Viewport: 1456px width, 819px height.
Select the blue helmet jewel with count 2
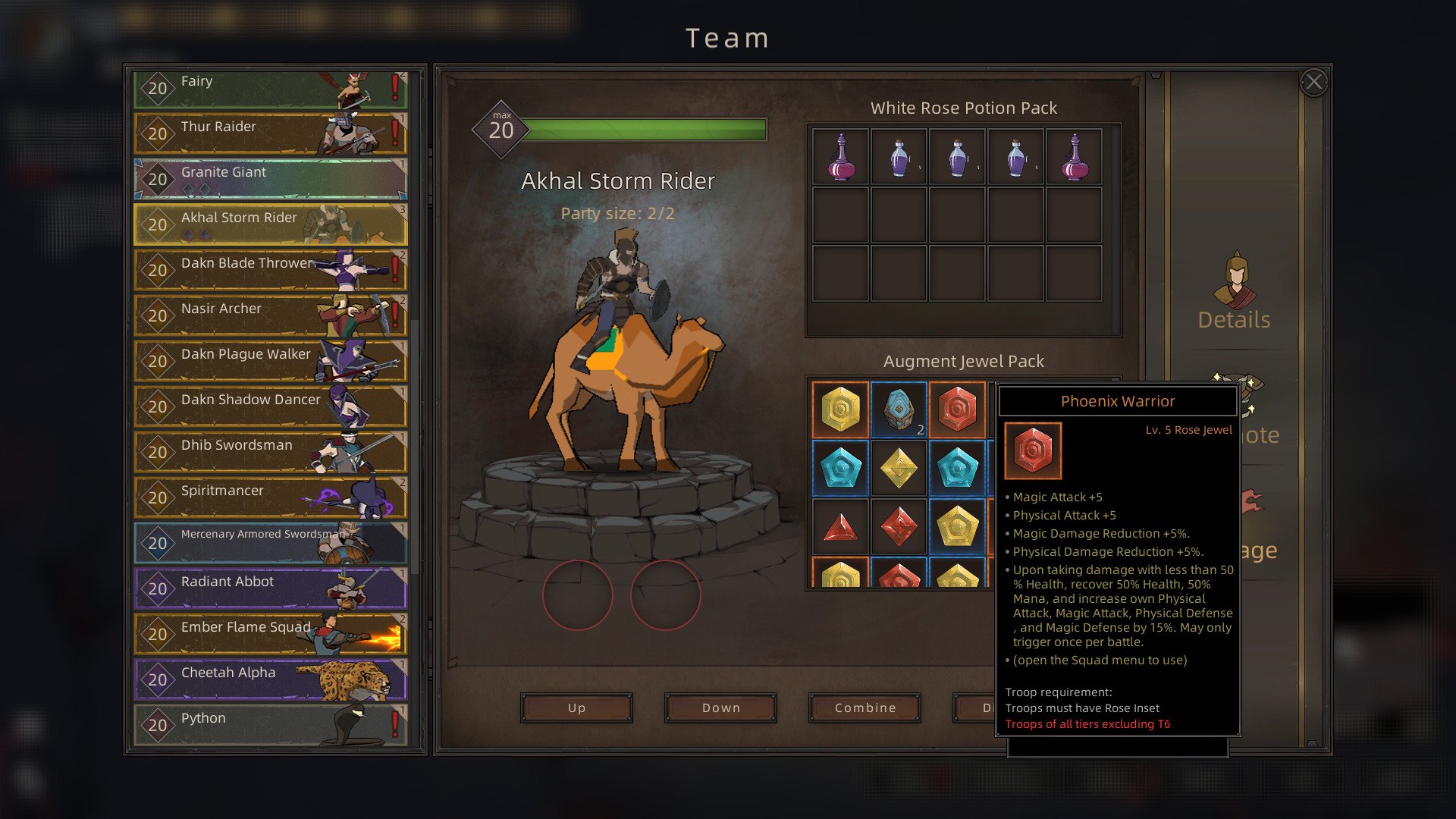click(899, 409)
